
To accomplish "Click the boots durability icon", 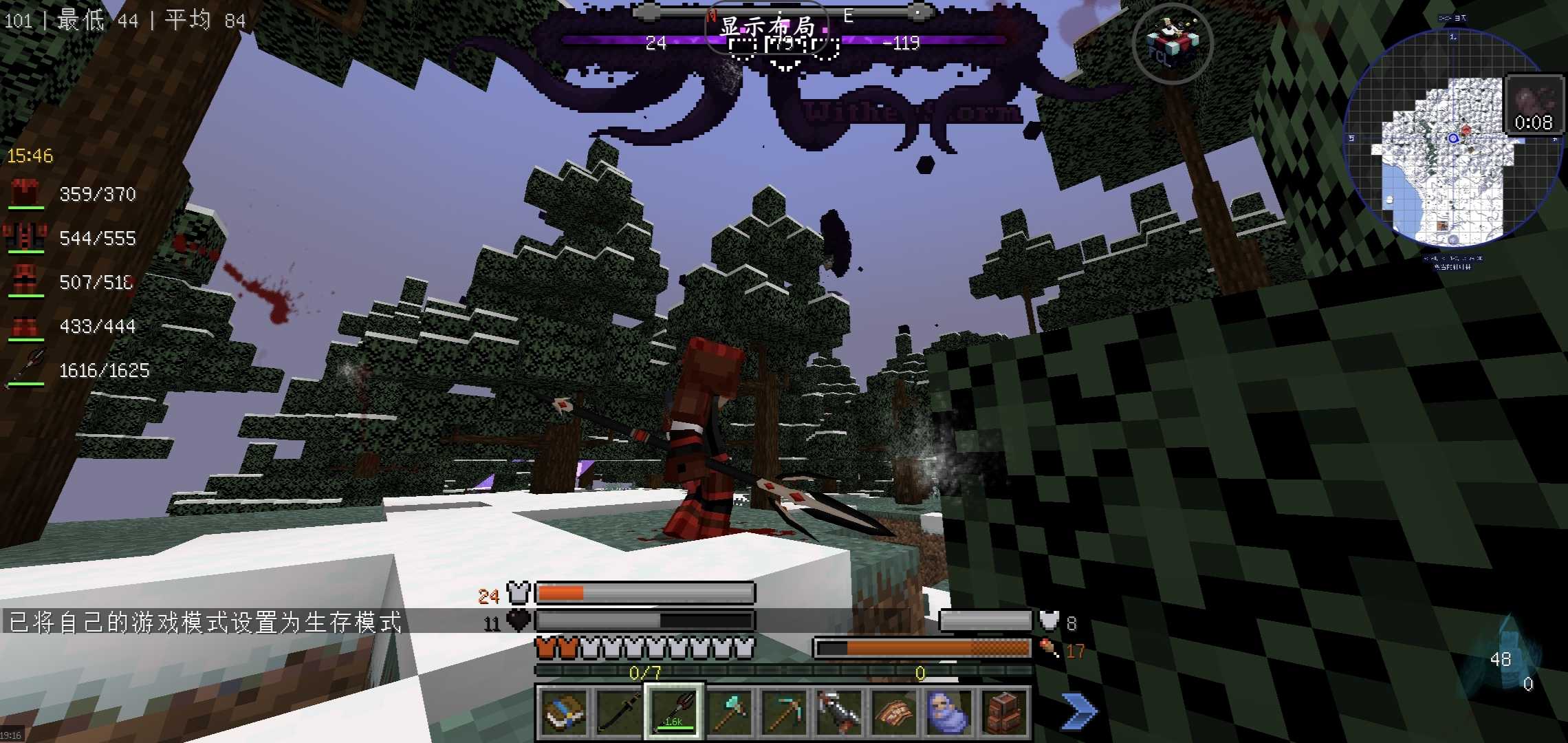I will tap(25, 326).
